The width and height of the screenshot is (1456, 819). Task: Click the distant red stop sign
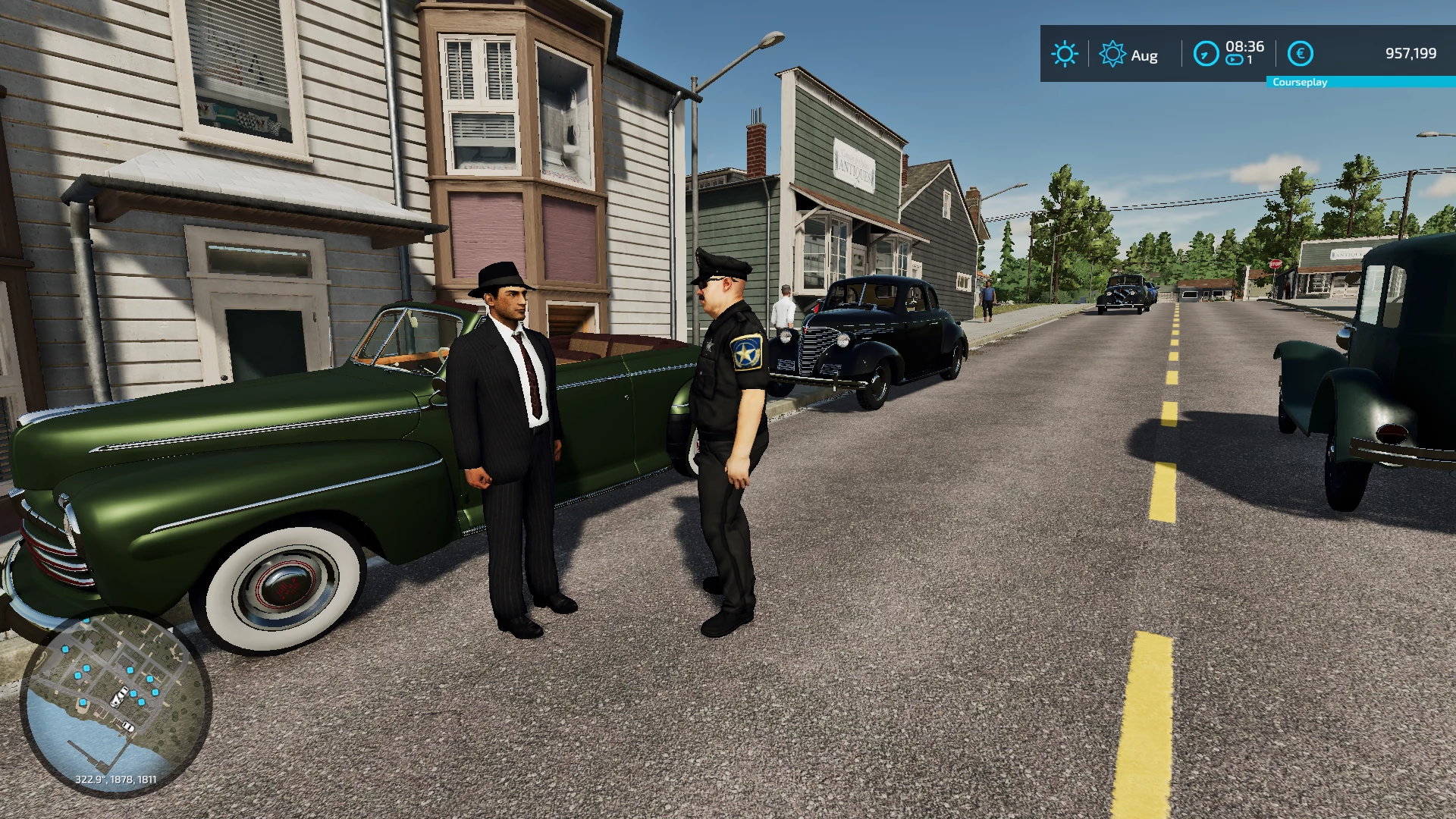coord(1276,264)
